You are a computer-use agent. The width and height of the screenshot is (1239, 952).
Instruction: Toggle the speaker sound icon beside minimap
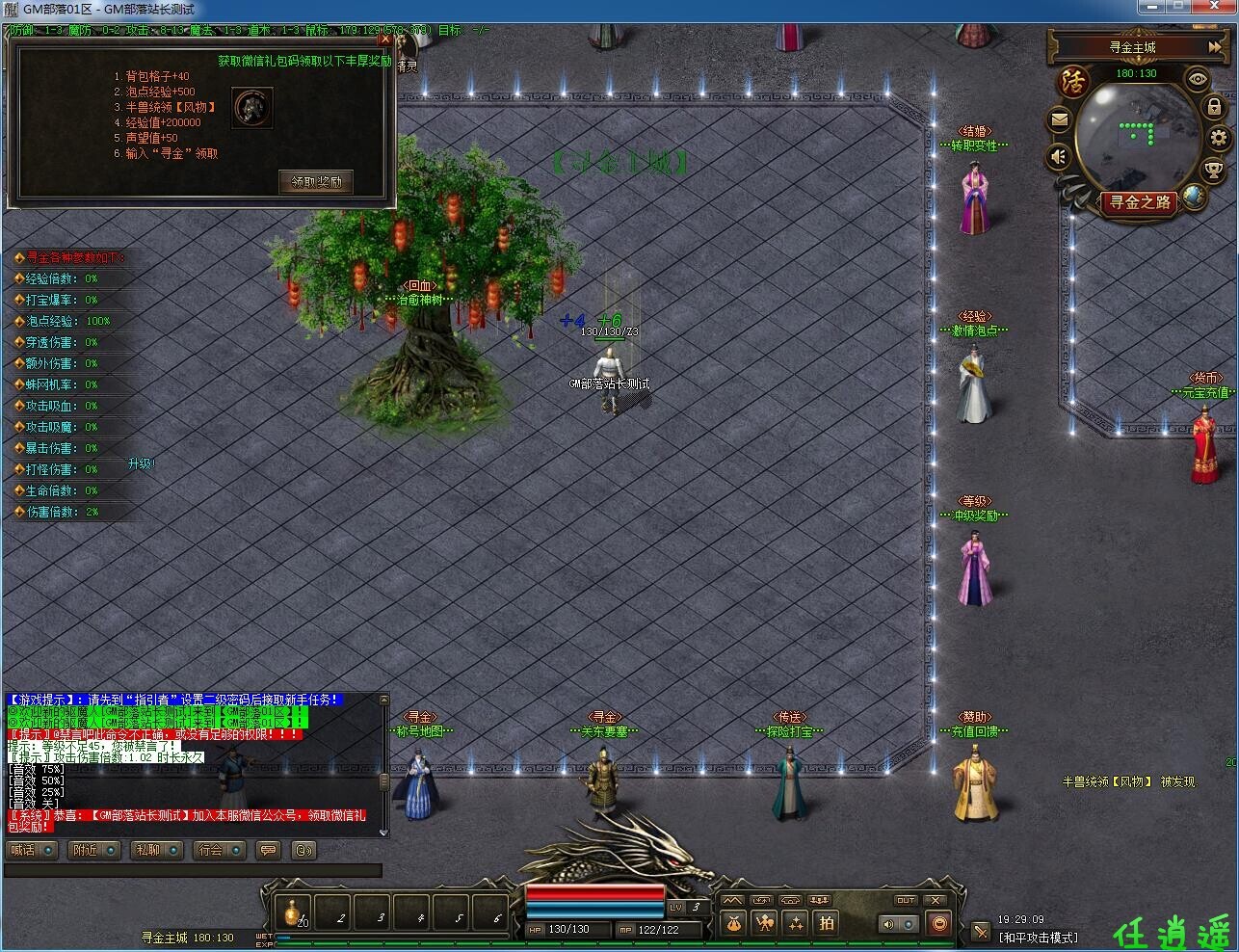pos(1060,155)
